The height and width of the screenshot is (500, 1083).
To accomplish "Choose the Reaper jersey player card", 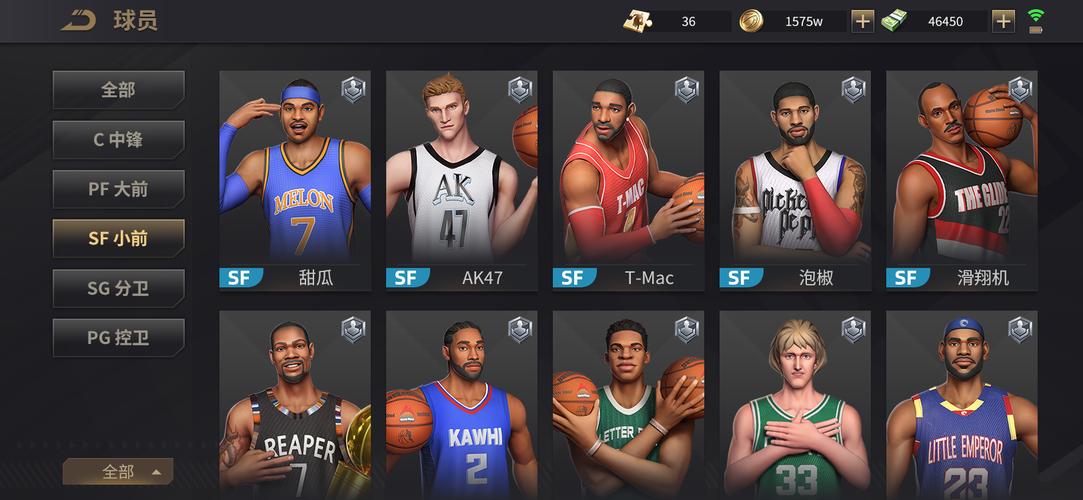I will coord(295,405).
